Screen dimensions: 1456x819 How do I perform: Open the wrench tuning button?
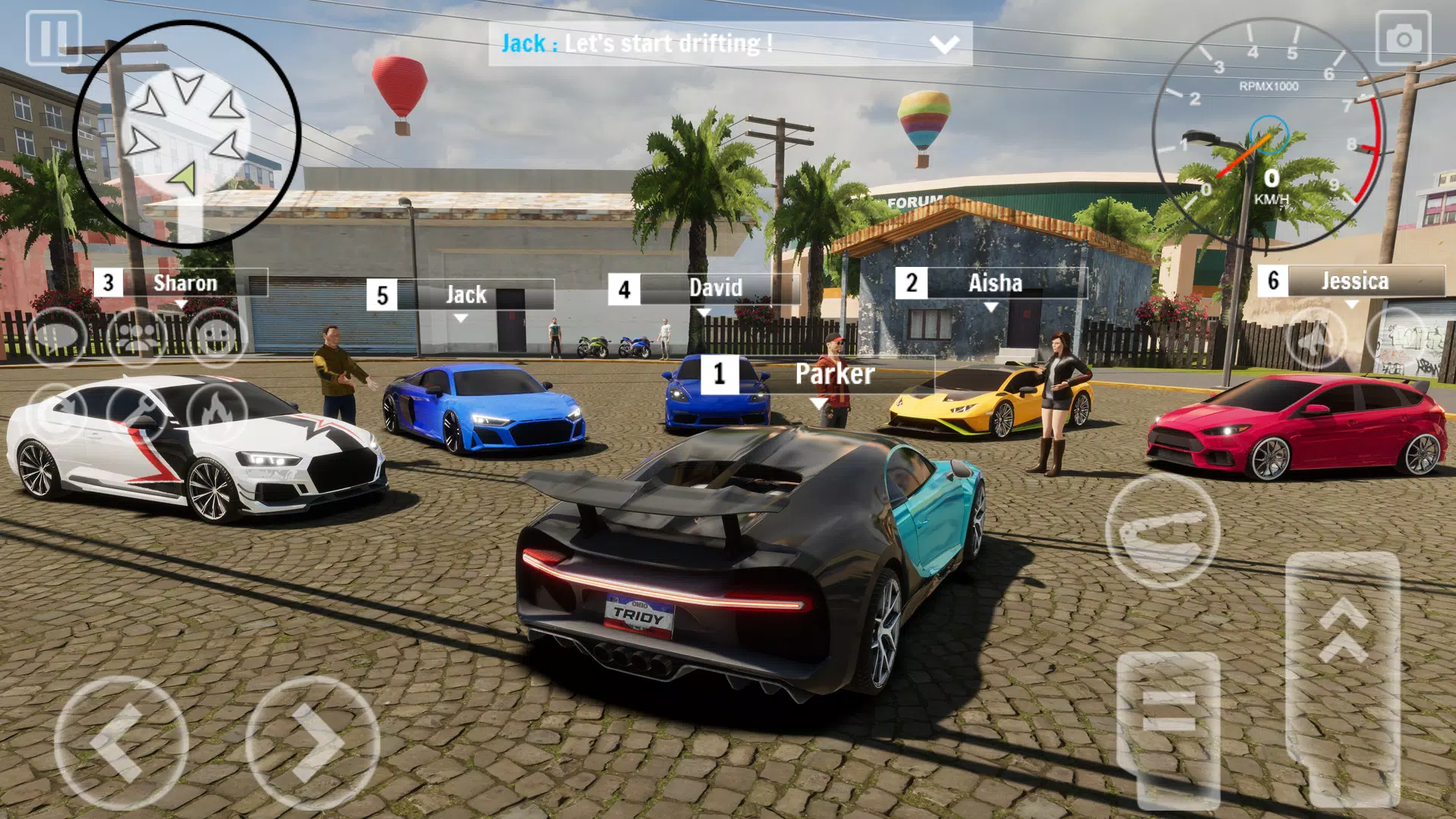pyautogui.click(x=137, y=413)
